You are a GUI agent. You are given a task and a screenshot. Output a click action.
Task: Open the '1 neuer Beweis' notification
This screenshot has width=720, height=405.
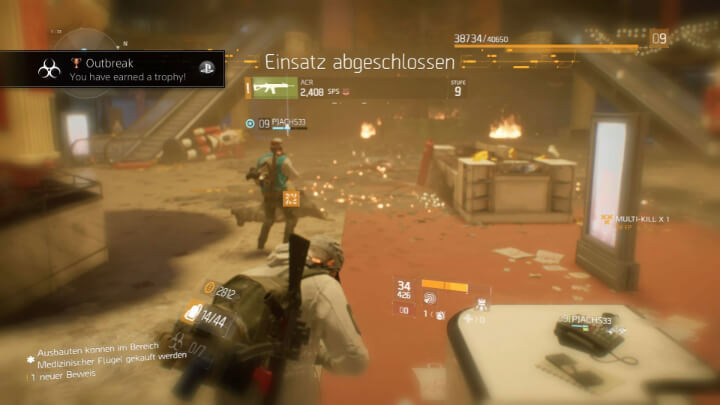coord(66,376)
